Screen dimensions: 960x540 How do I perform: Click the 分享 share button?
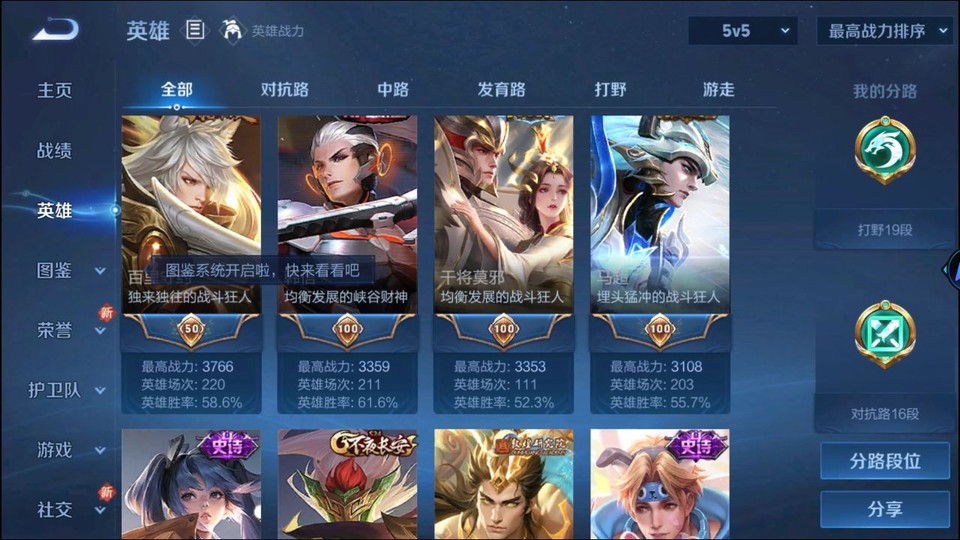(885, 509)
